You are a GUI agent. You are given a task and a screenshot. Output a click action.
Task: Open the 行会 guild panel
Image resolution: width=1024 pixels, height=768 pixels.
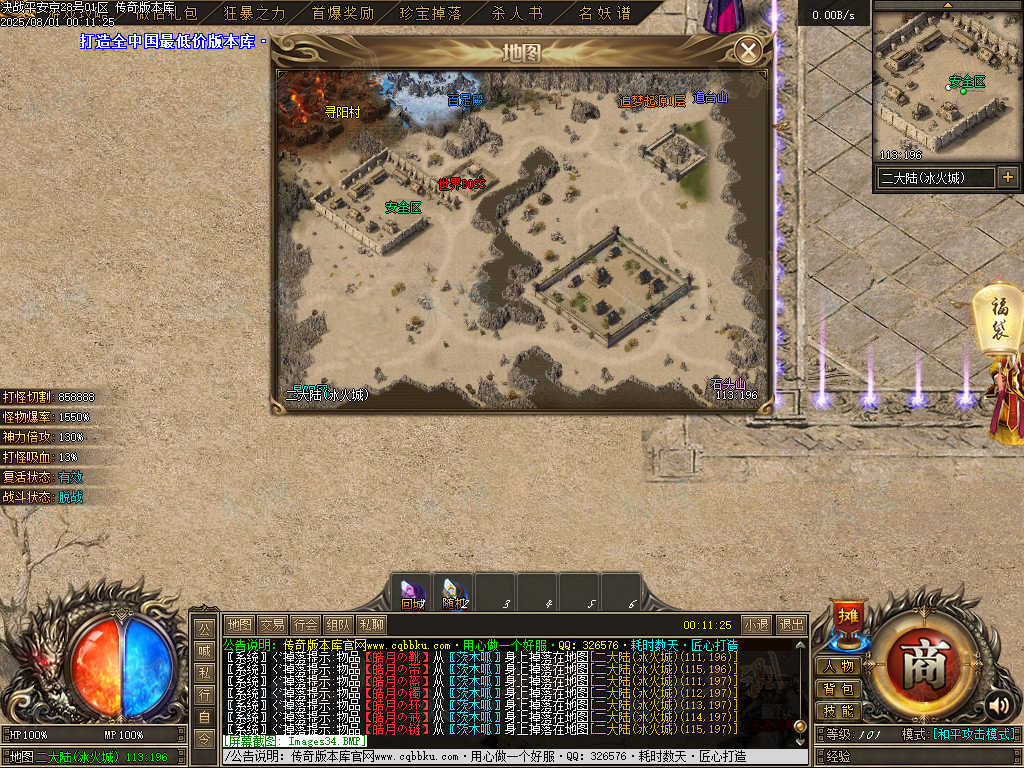[306, 625]
